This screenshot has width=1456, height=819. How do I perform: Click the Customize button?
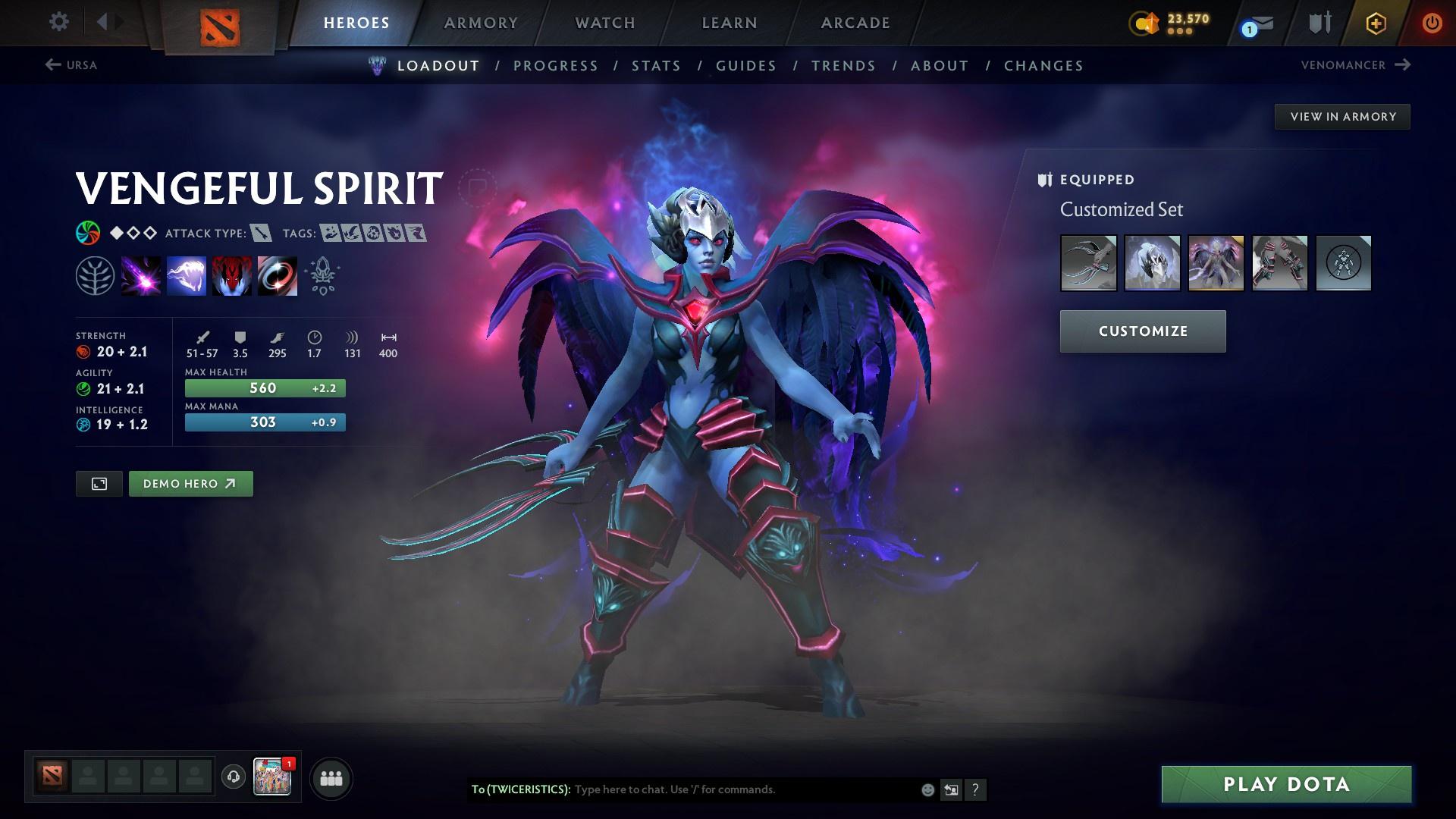1142,331
